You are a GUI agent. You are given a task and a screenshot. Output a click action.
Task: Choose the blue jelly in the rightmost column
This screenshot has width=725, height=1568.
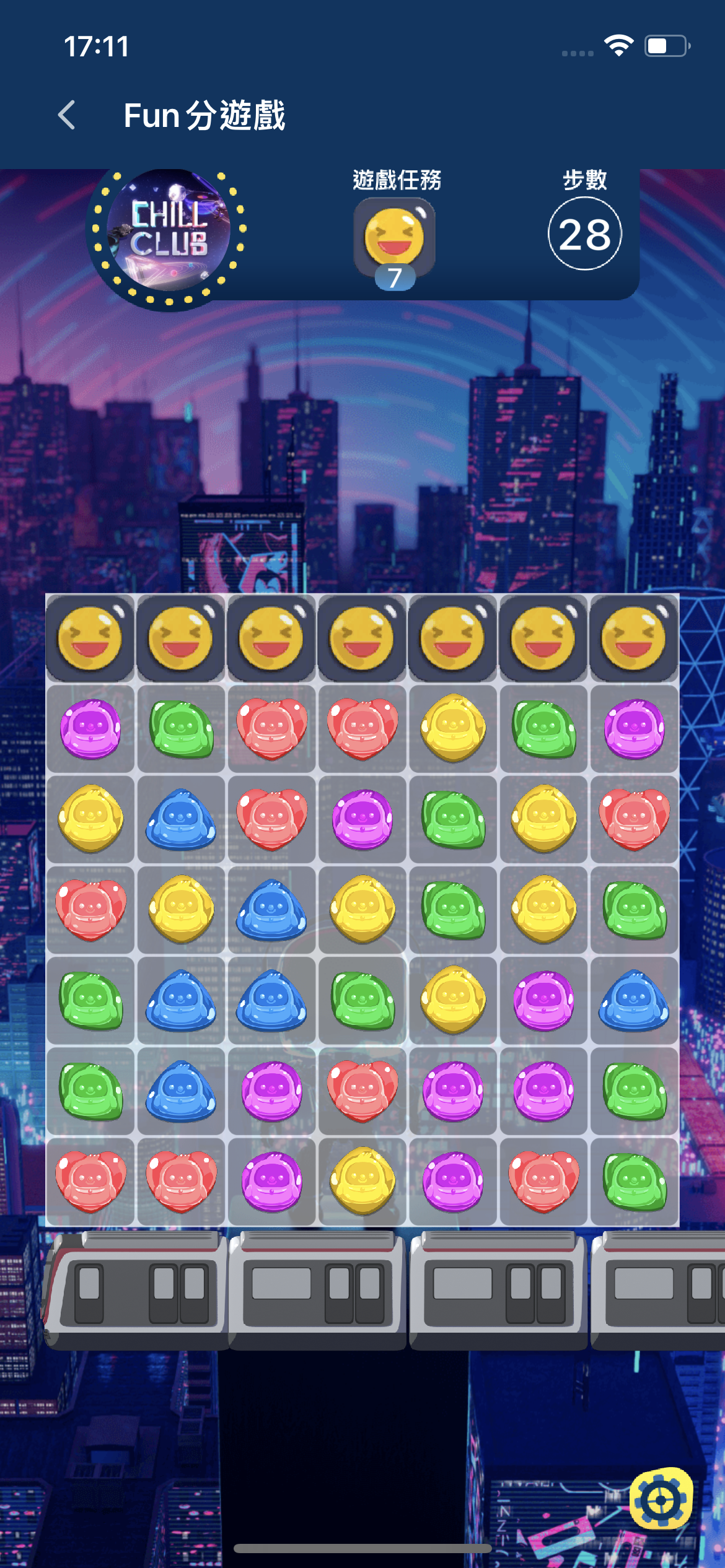pos(634,1000)
